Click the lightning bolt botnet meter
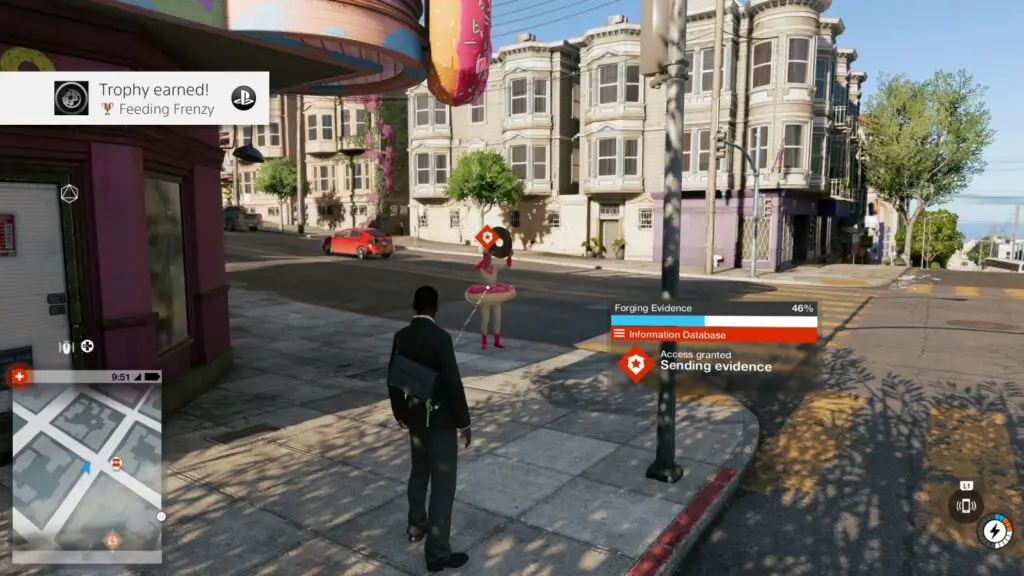The image size is (1024, 576). coord(995,530)
